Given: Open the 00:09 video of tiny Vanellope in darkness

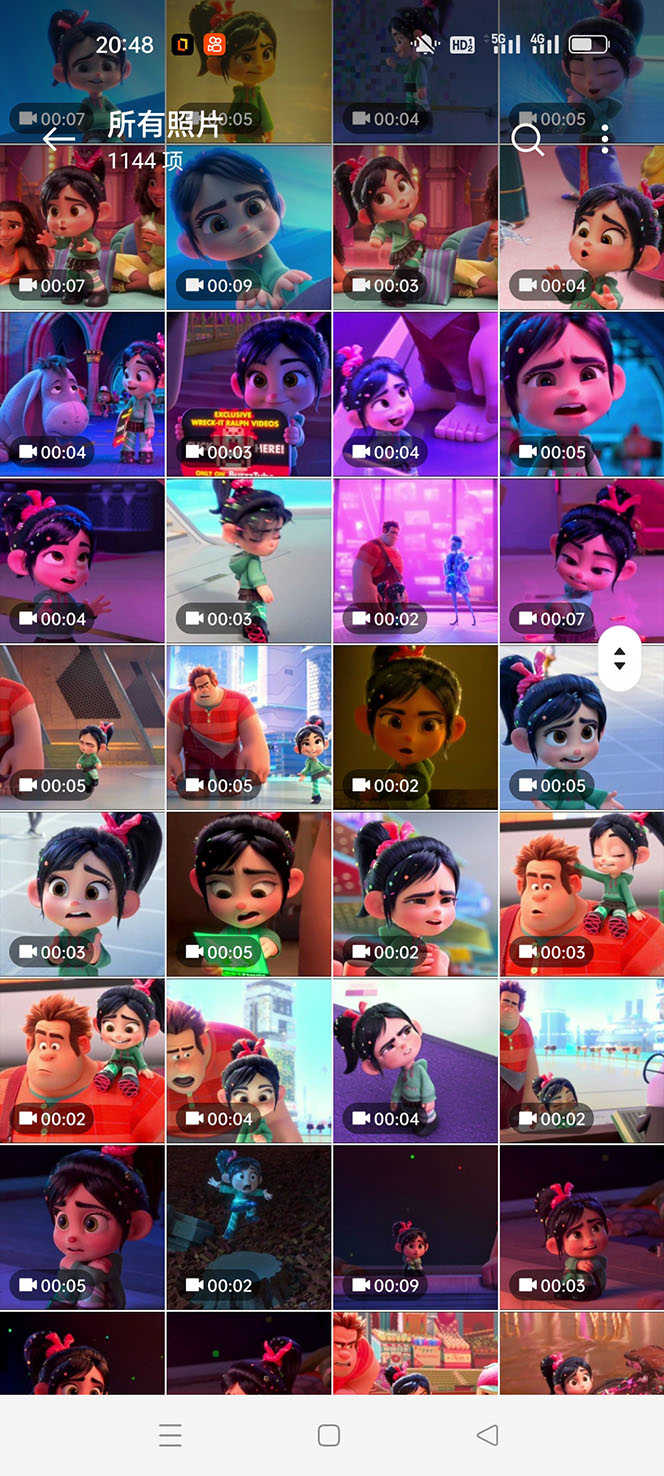Looking at the screenshot, I should [415, 1227].
